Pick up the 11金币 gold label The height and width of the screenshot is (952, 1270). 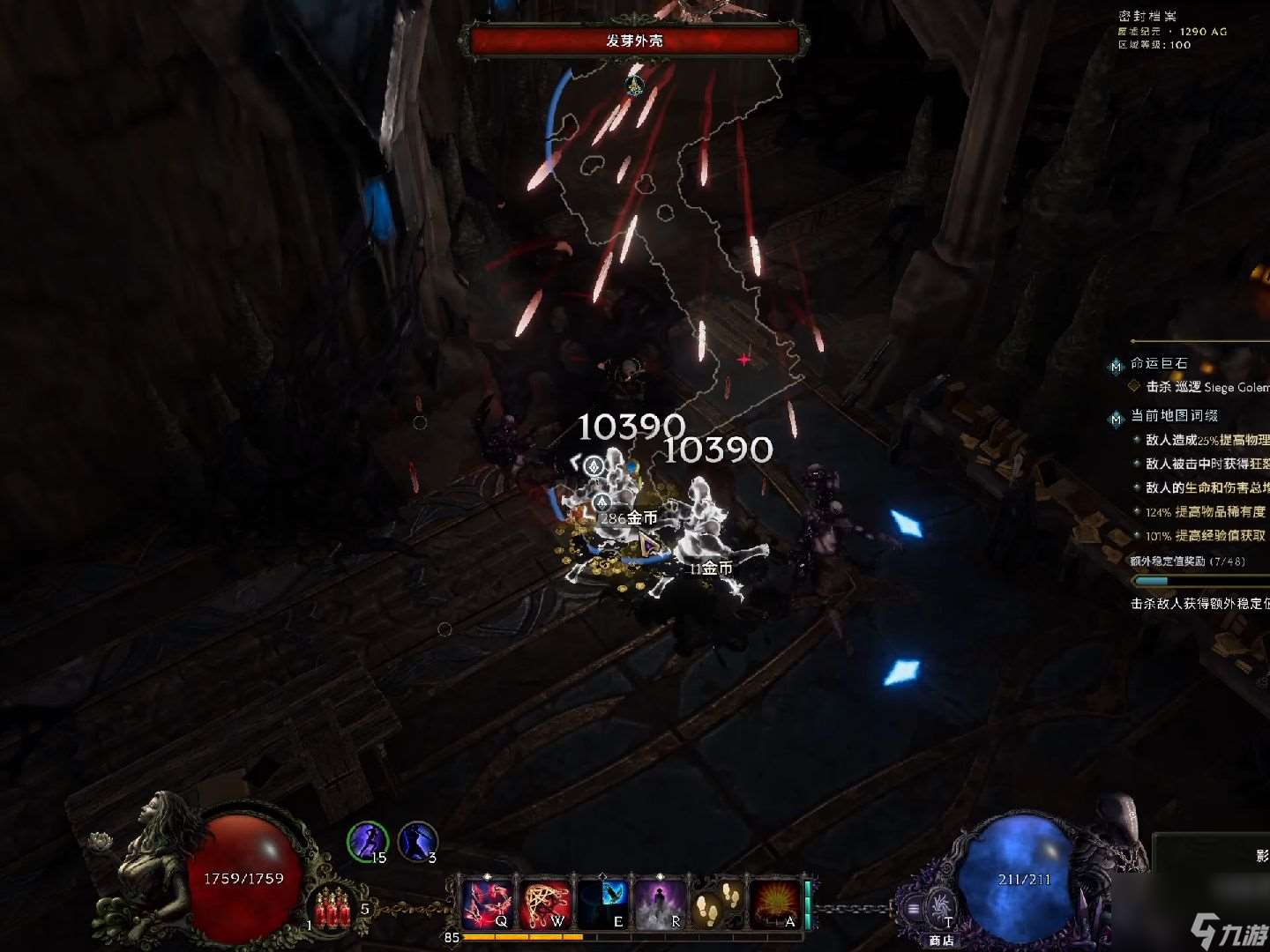click(x=711, y=569)
